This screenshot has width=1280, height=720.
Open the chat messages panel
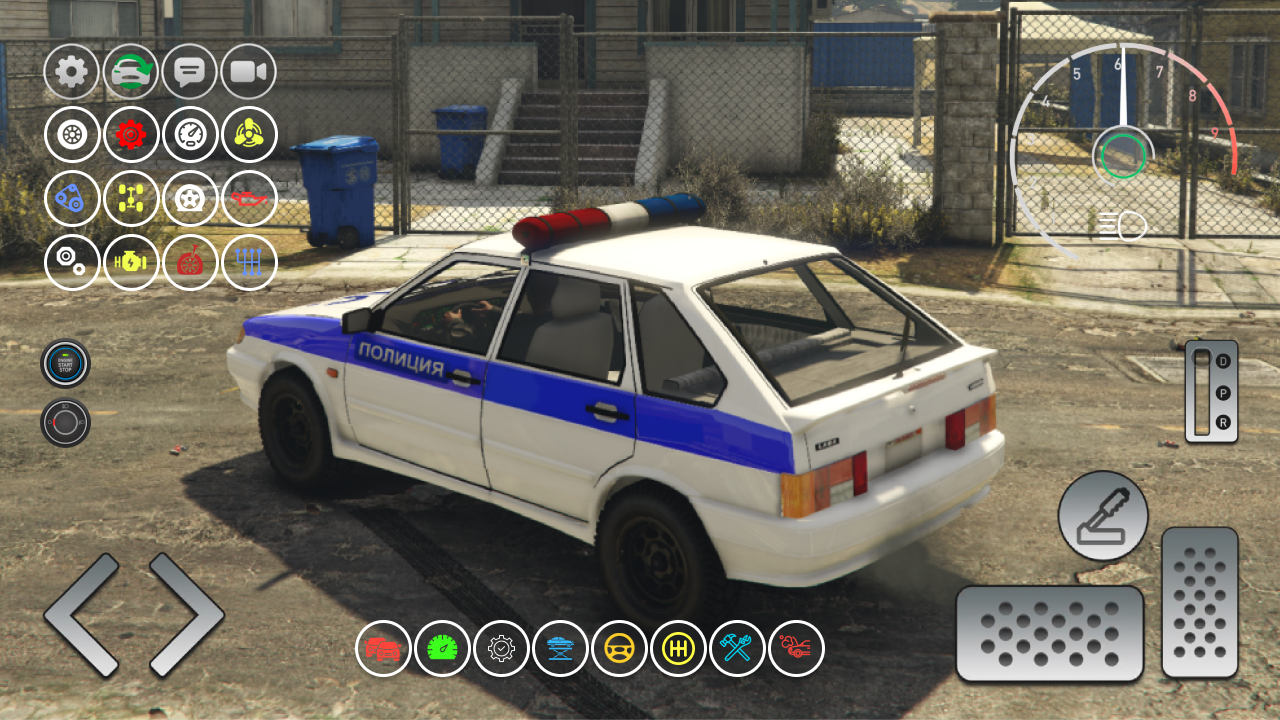point(190,71)
